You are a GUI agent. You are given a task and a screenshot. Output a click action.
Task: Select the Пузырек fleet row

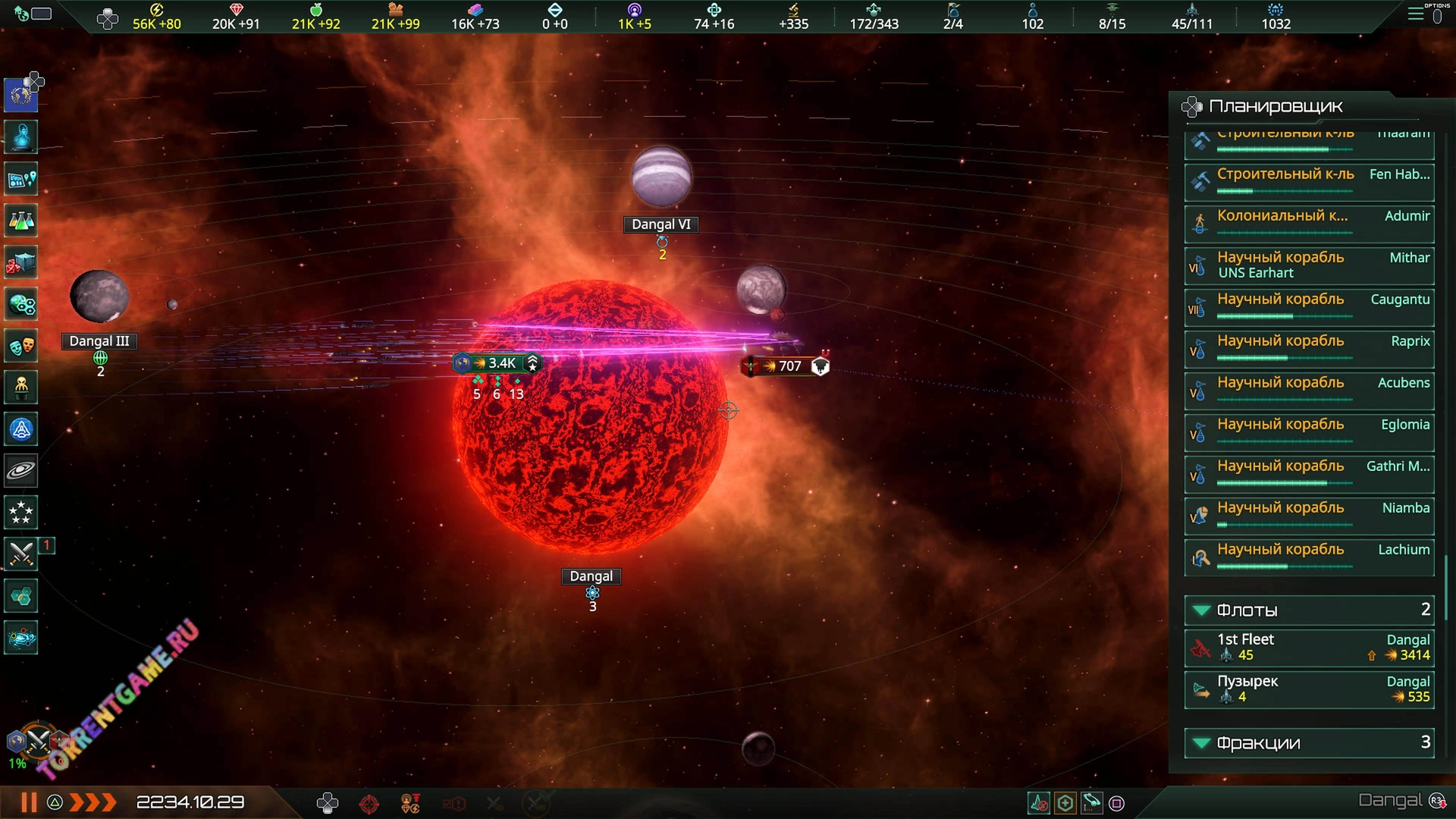point(1309,689)
